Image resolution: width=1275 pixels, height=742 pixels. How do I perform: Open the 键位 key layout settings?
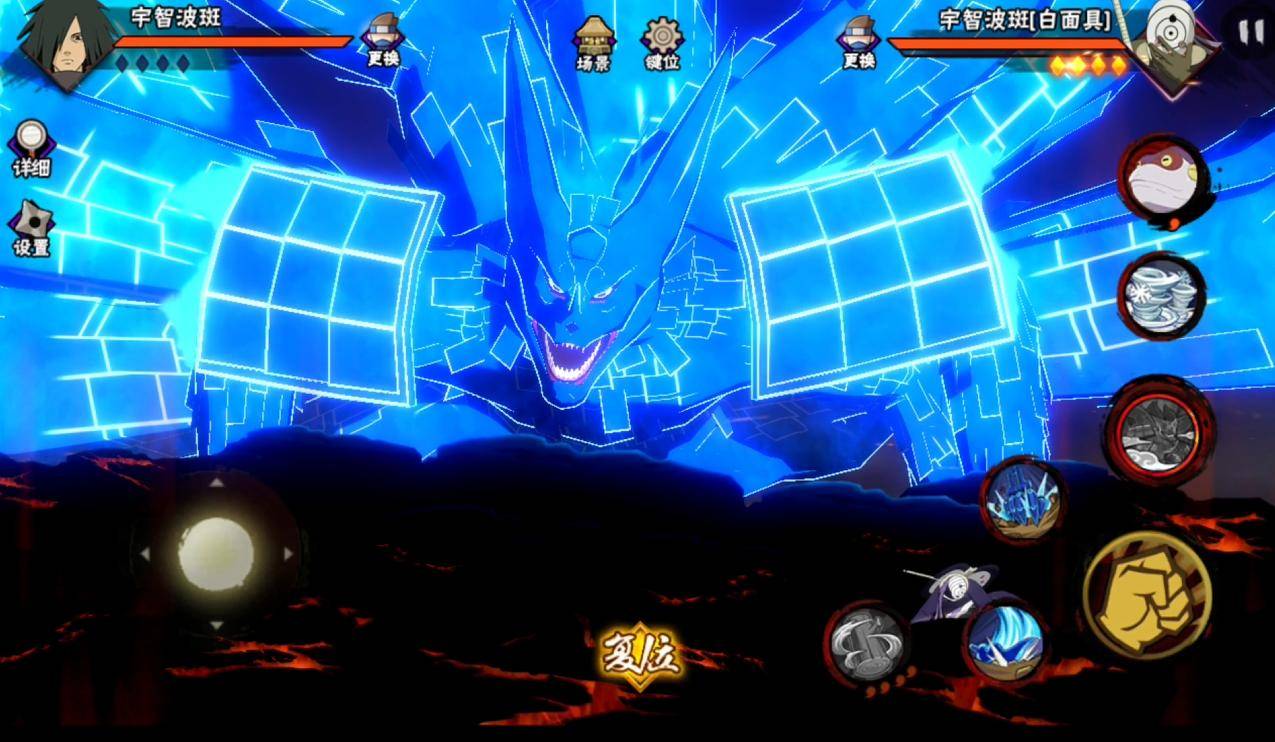(x=662, y=43)
